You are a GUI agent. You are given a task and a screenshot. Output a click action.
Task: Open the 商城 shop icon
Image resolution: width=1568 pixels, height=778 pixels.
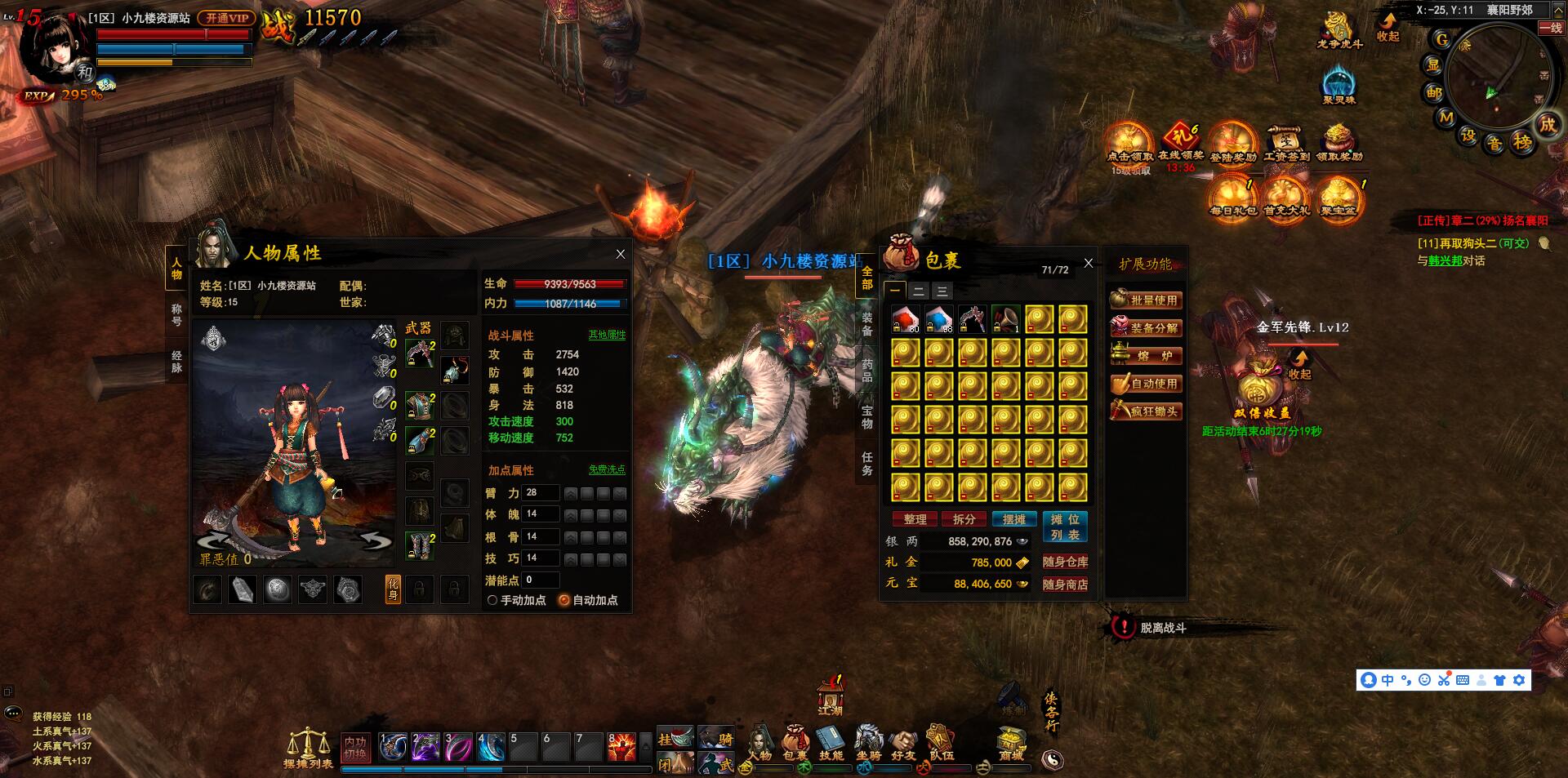pos(1011,743)
